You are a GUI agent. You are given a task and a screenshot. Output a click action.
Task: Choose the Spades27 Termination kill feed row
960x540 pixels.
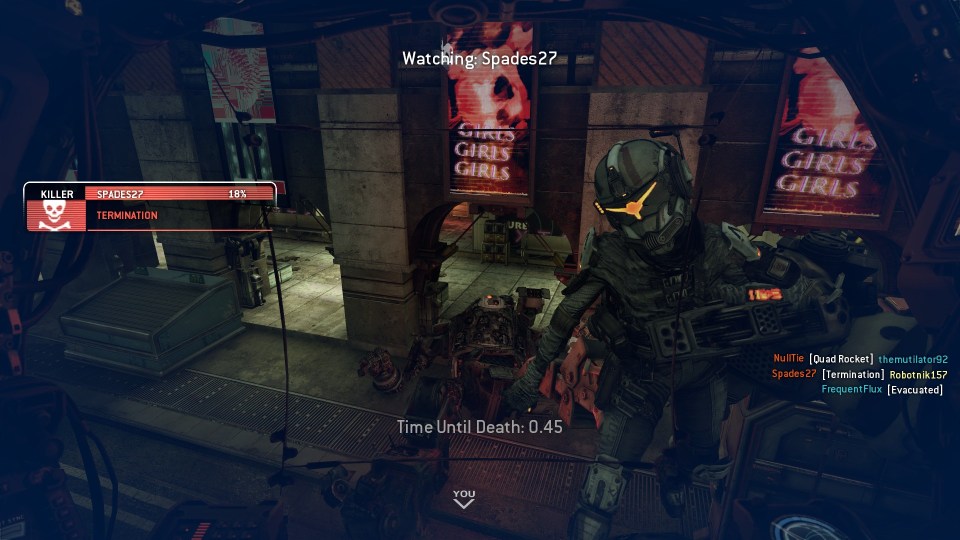coord(859,374)
